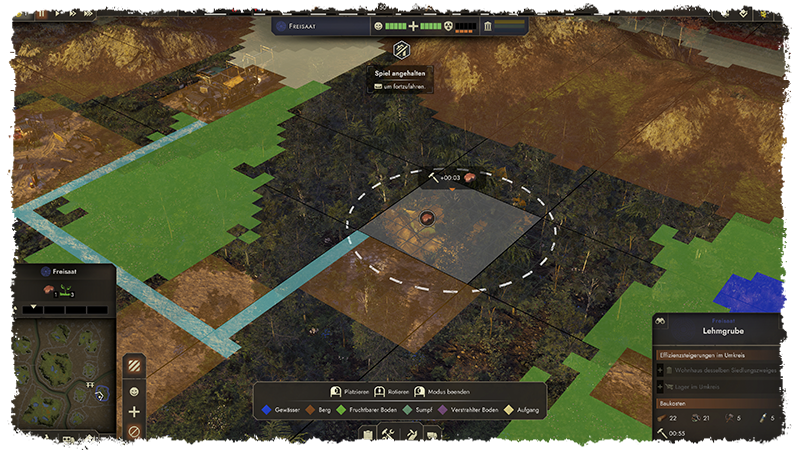Resume game at normal play speed
Viewport: 800px width, 450px height.
[x=57, y=14]
